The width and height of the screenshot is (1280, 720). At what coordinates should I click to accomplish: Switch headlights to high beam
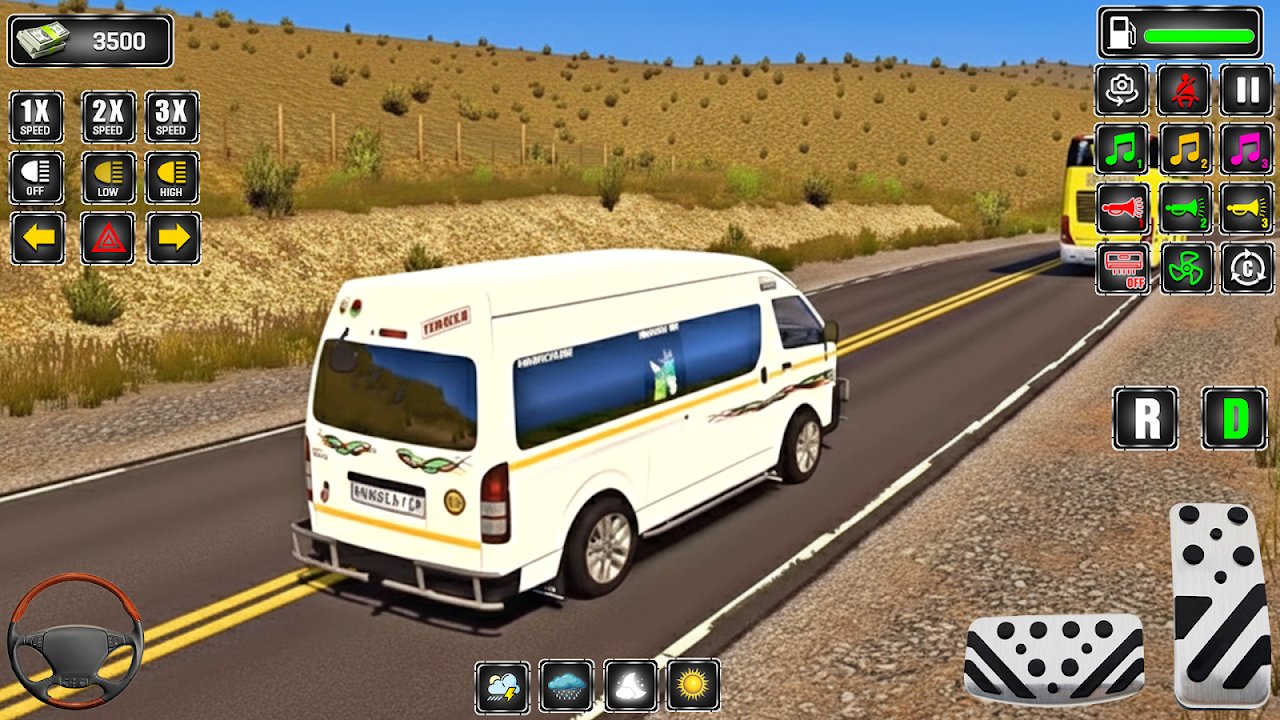(172, 178)
